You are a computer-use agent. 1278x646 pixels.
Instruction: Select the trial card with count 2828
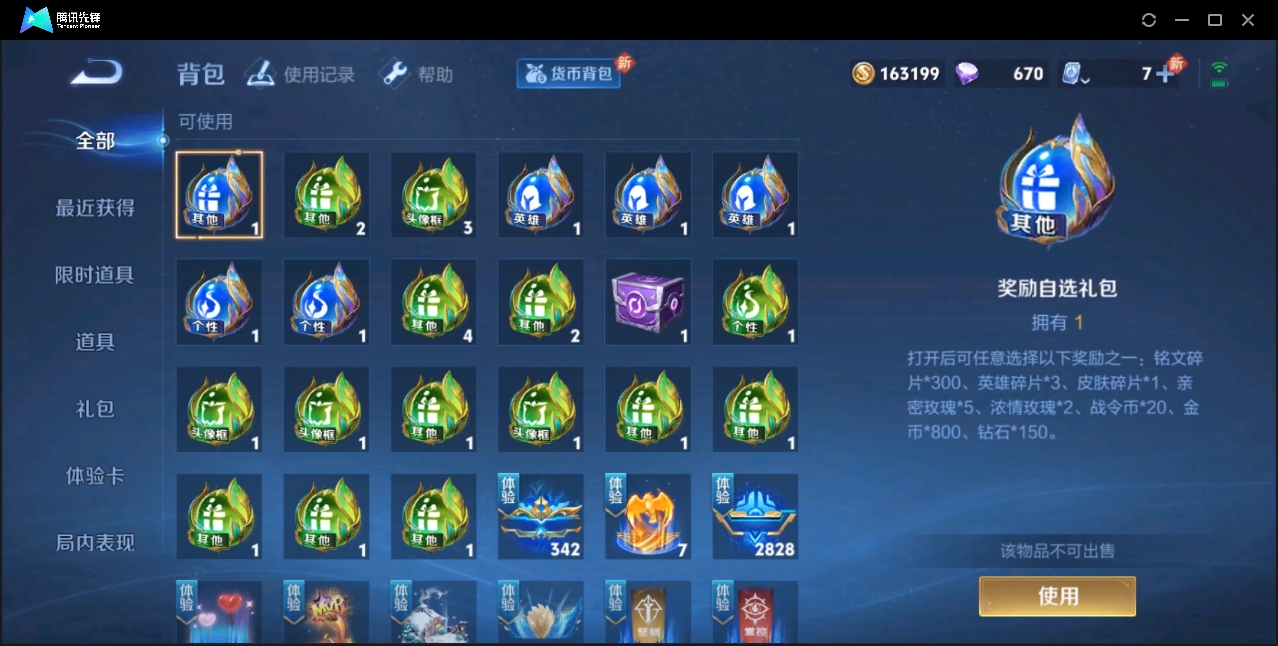pos(755,516)
